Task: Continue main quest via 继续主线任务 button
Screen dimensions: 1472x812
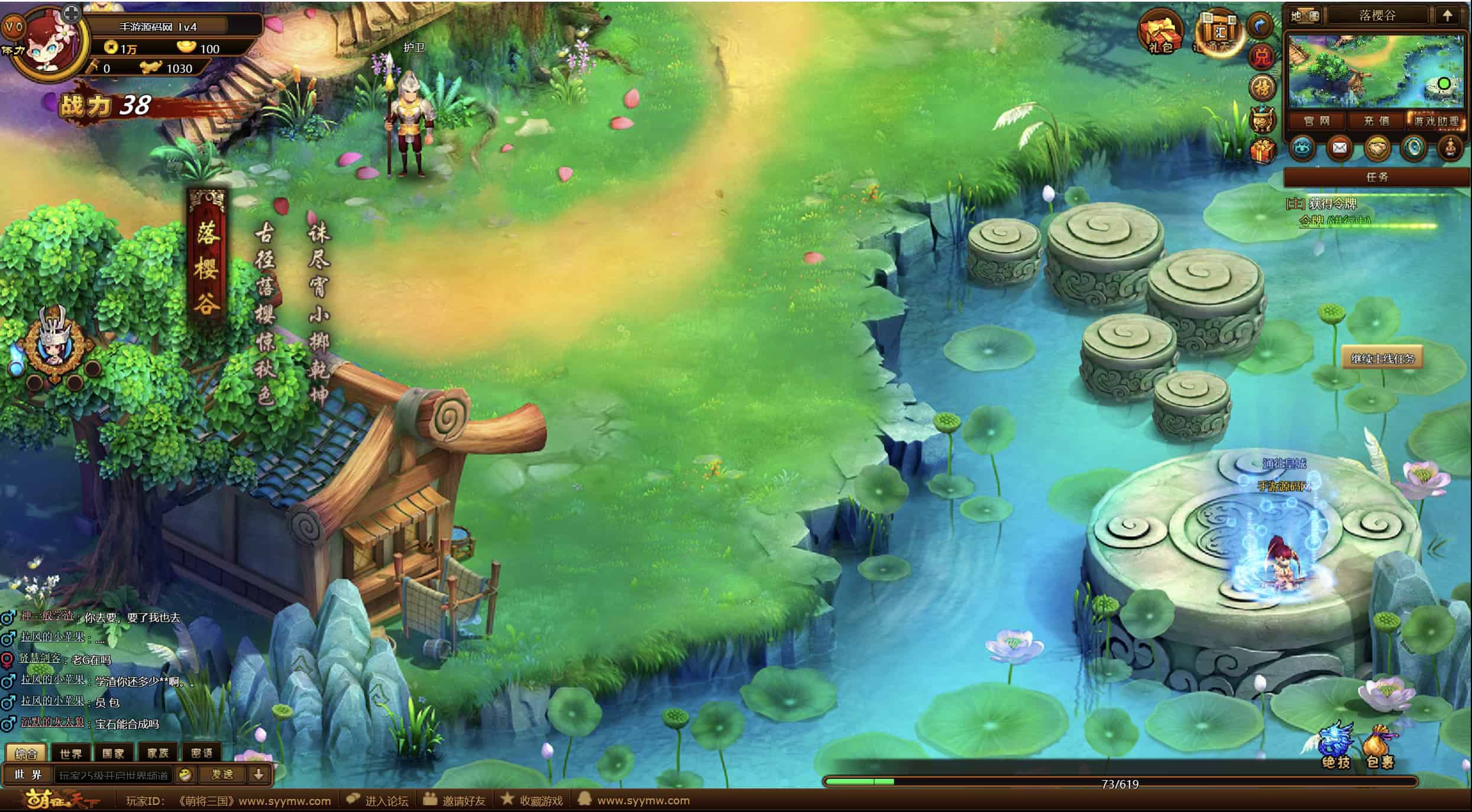Action: pyautogui.click(x=1382, y=358)
